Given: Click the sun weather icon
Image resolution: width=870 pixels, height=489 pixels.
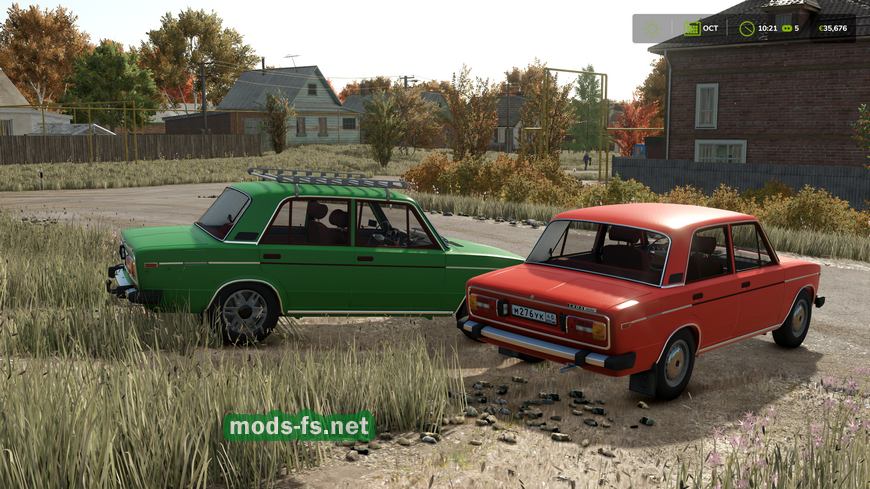Looking at the screenshot, I should [653, 28].
